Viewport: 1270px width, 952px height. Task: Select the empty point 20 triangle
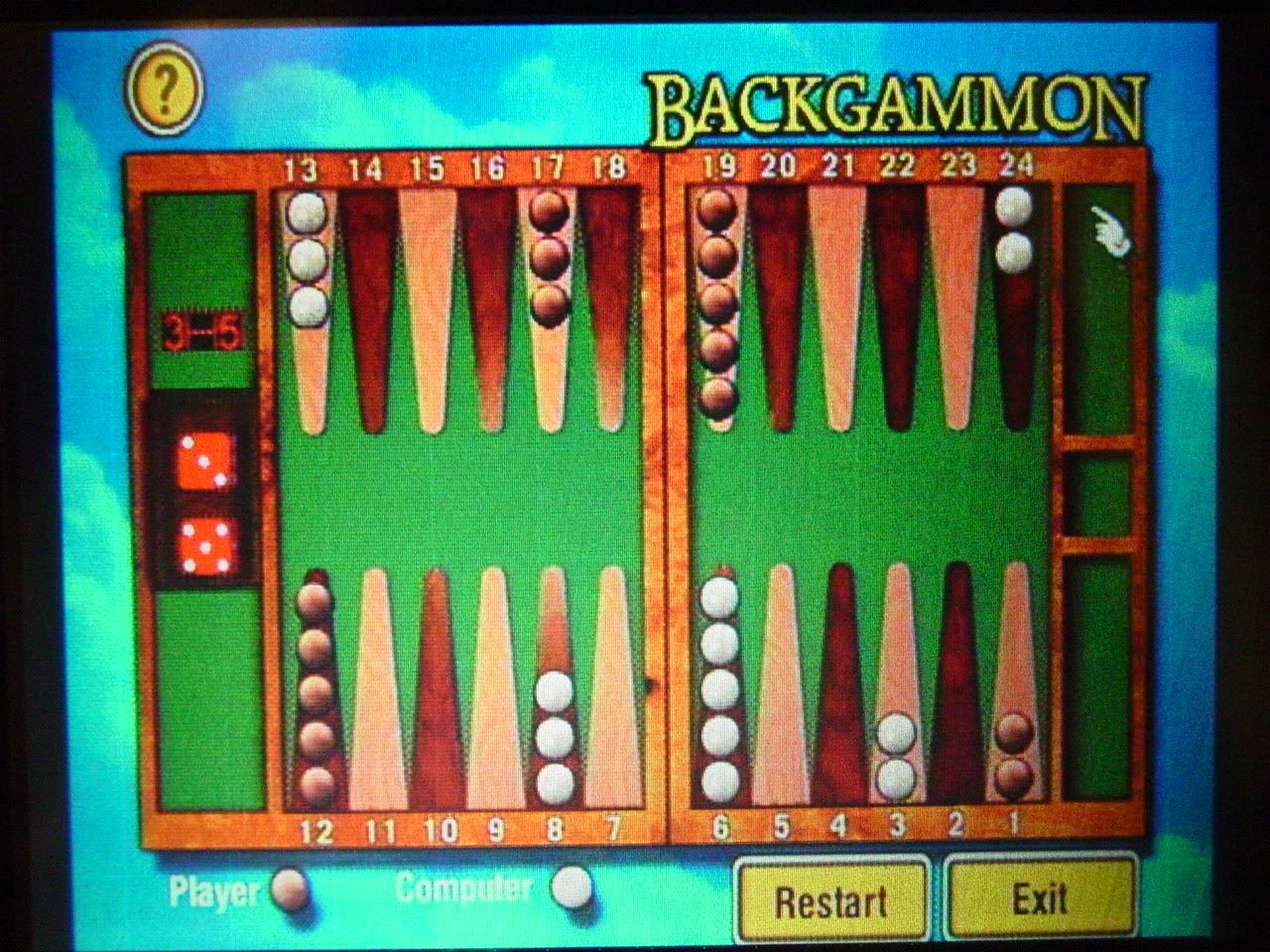(779, 307)
